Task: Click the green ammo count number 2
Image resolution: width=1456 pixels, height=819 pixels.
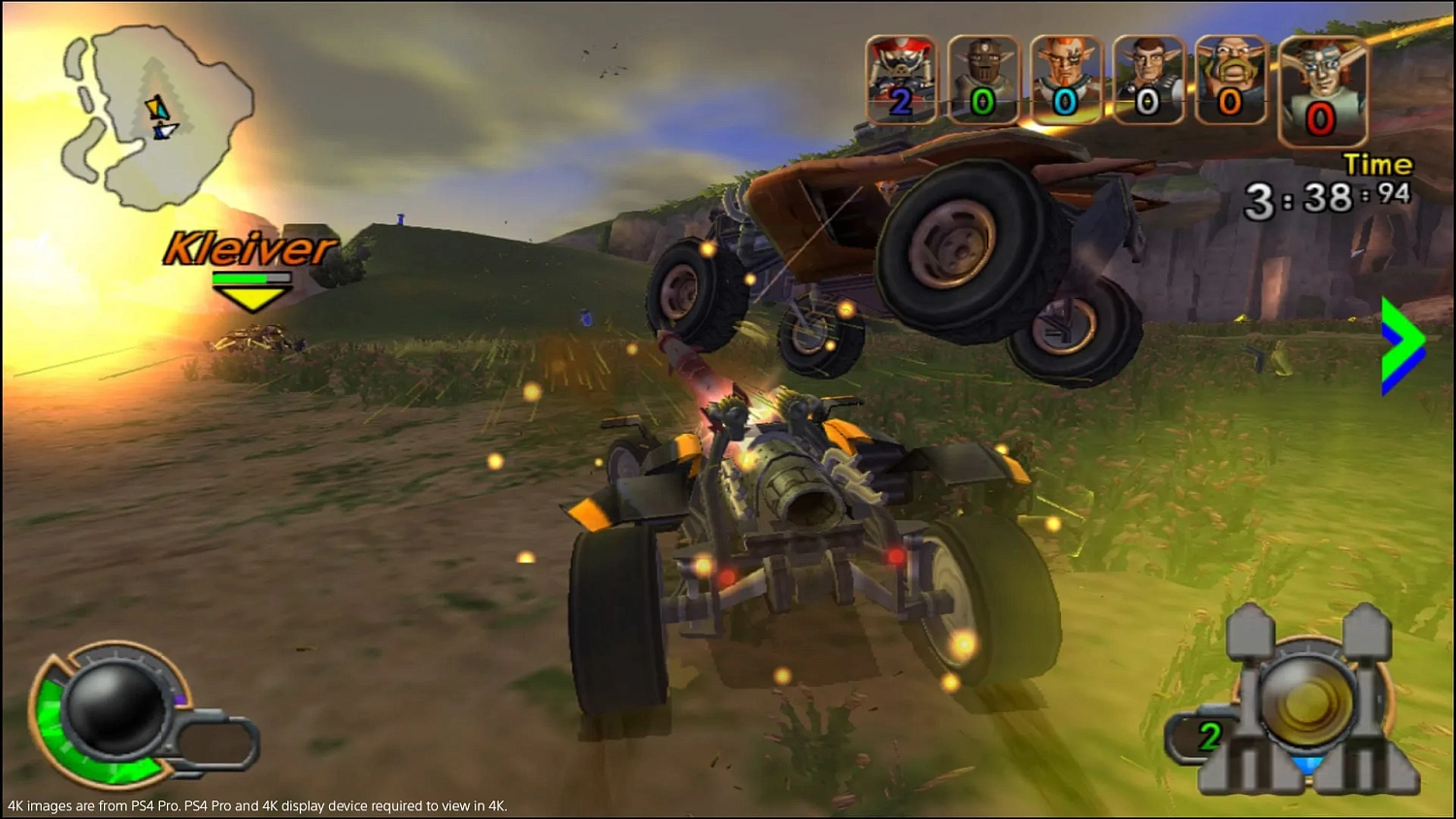Action: (x=1208, y=737)
